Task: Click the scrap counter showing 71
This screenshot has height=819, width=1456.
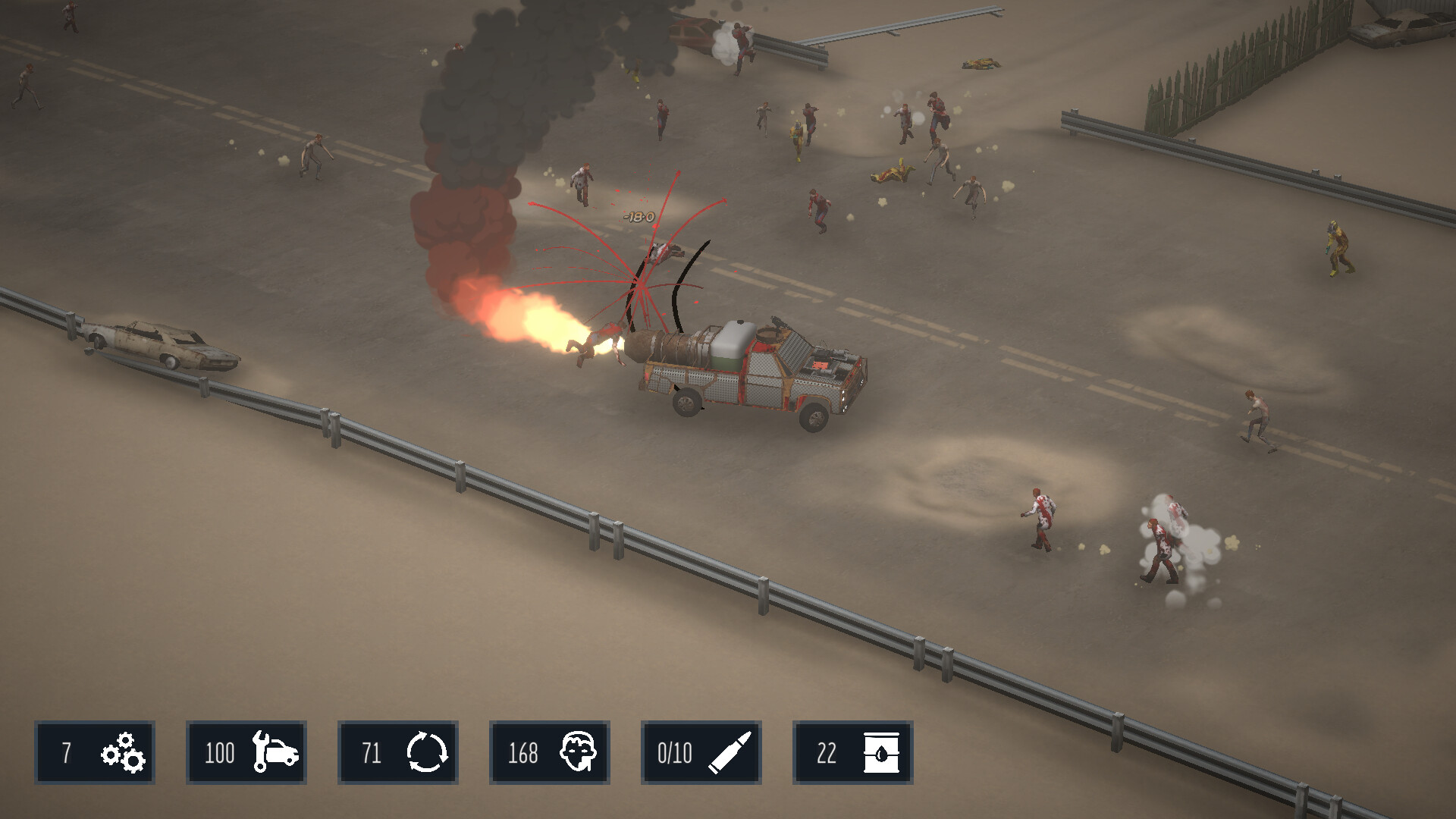Action: 372,753
